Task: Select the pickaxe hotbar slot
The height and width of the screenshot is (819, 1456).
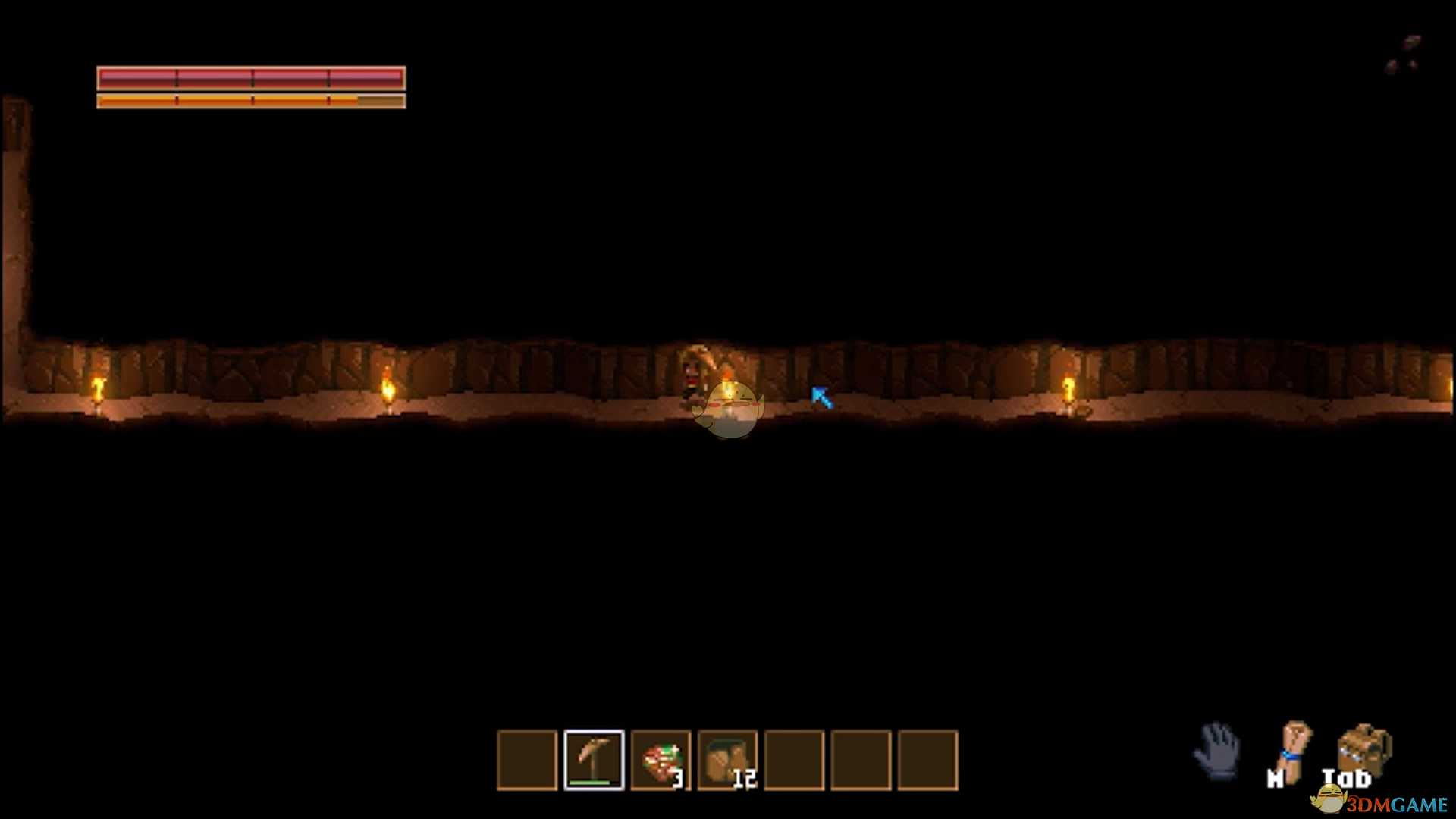Action: tap(594, 760)
